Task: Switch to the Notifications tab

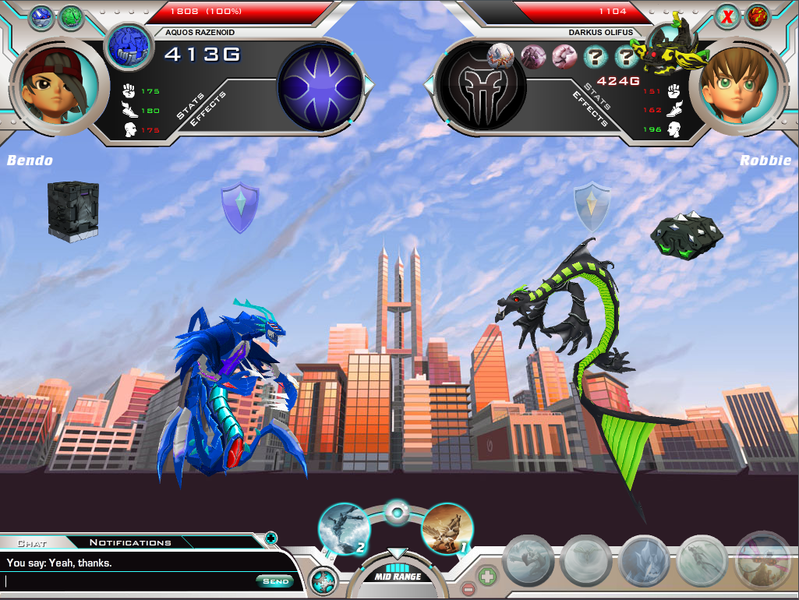Action: click(130, 543)
